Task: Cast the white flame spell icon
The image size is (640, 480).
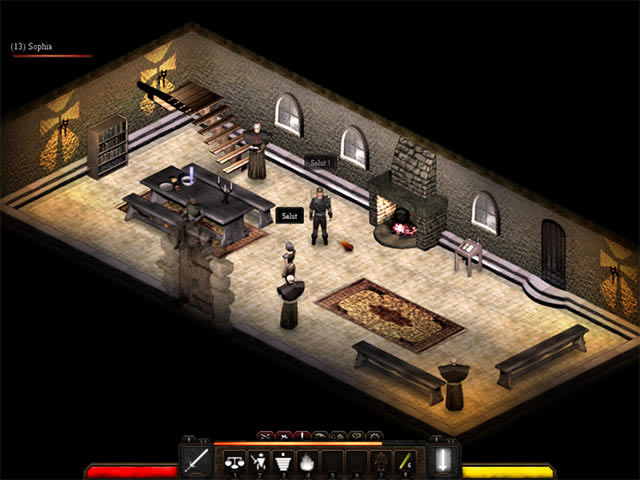Action: coord(307,461)
